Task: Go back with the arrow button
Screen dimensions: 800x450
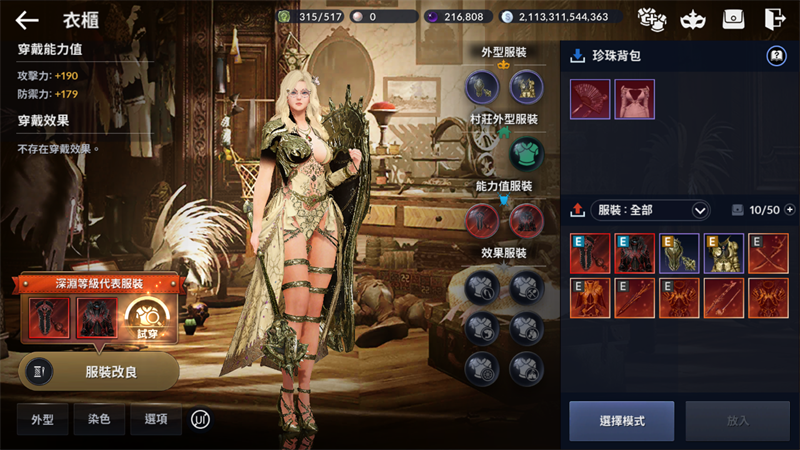Action: [x=27, y=20]
